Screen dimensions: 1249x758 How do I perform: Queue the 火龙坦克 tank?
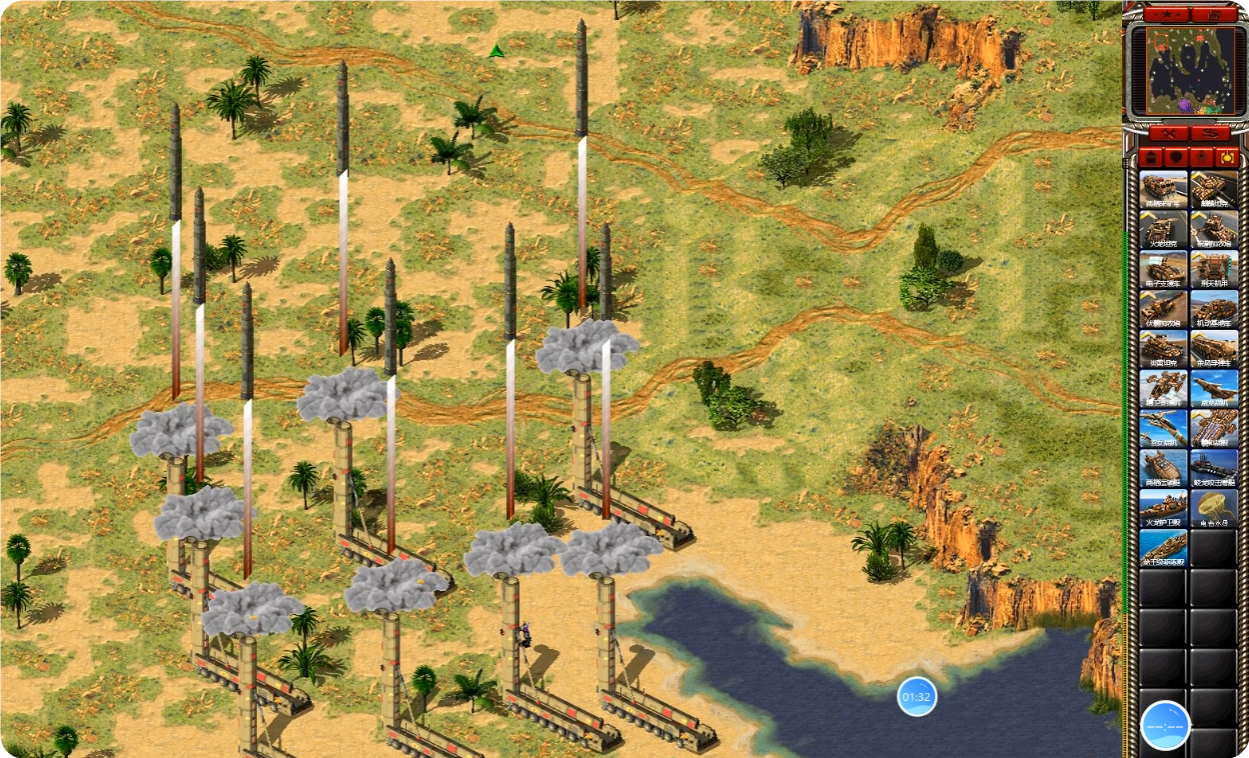coord(1163,229)
